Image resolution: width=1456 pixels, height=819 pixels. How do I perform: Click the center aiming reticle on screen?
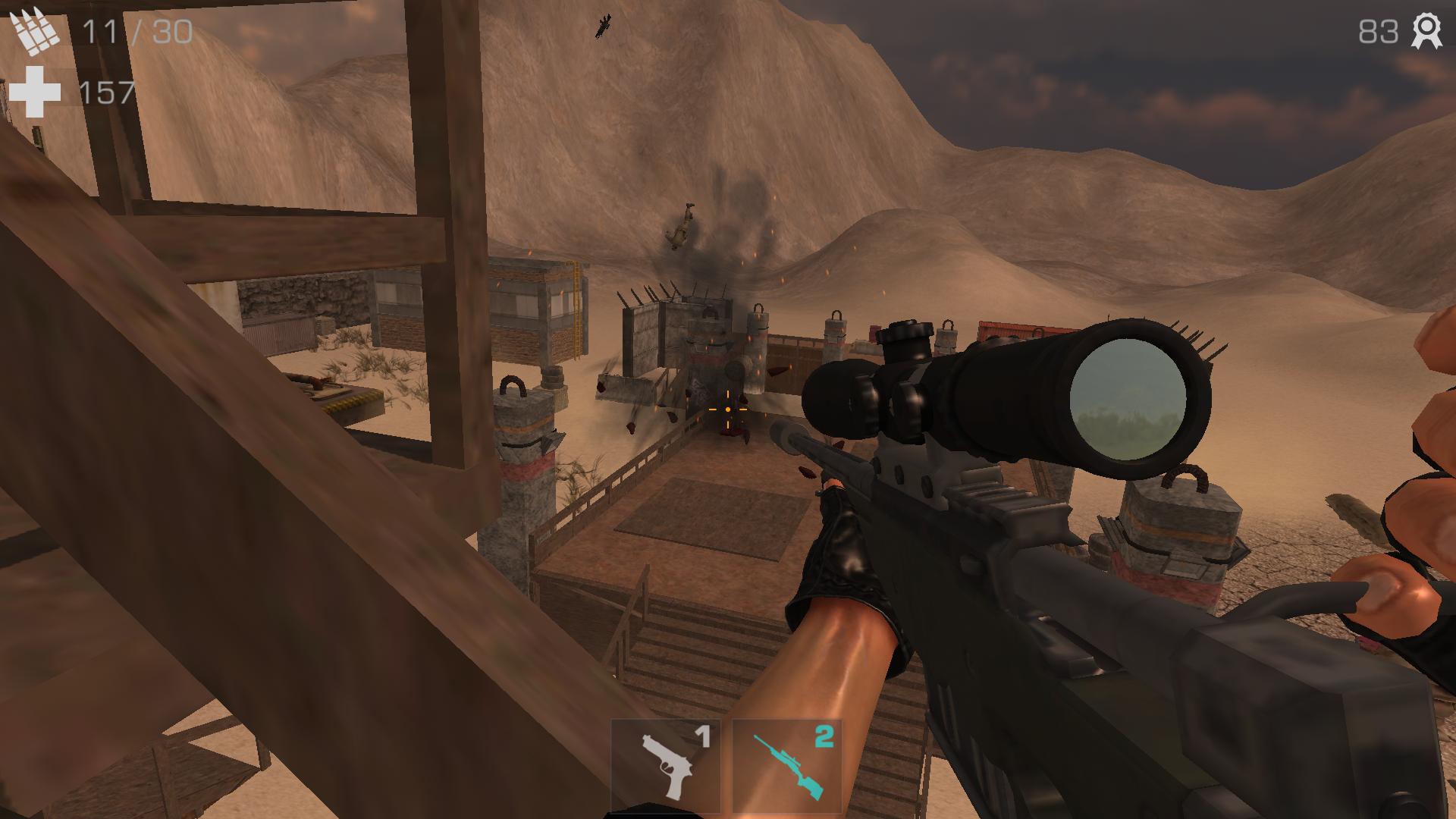coord(727,409)
